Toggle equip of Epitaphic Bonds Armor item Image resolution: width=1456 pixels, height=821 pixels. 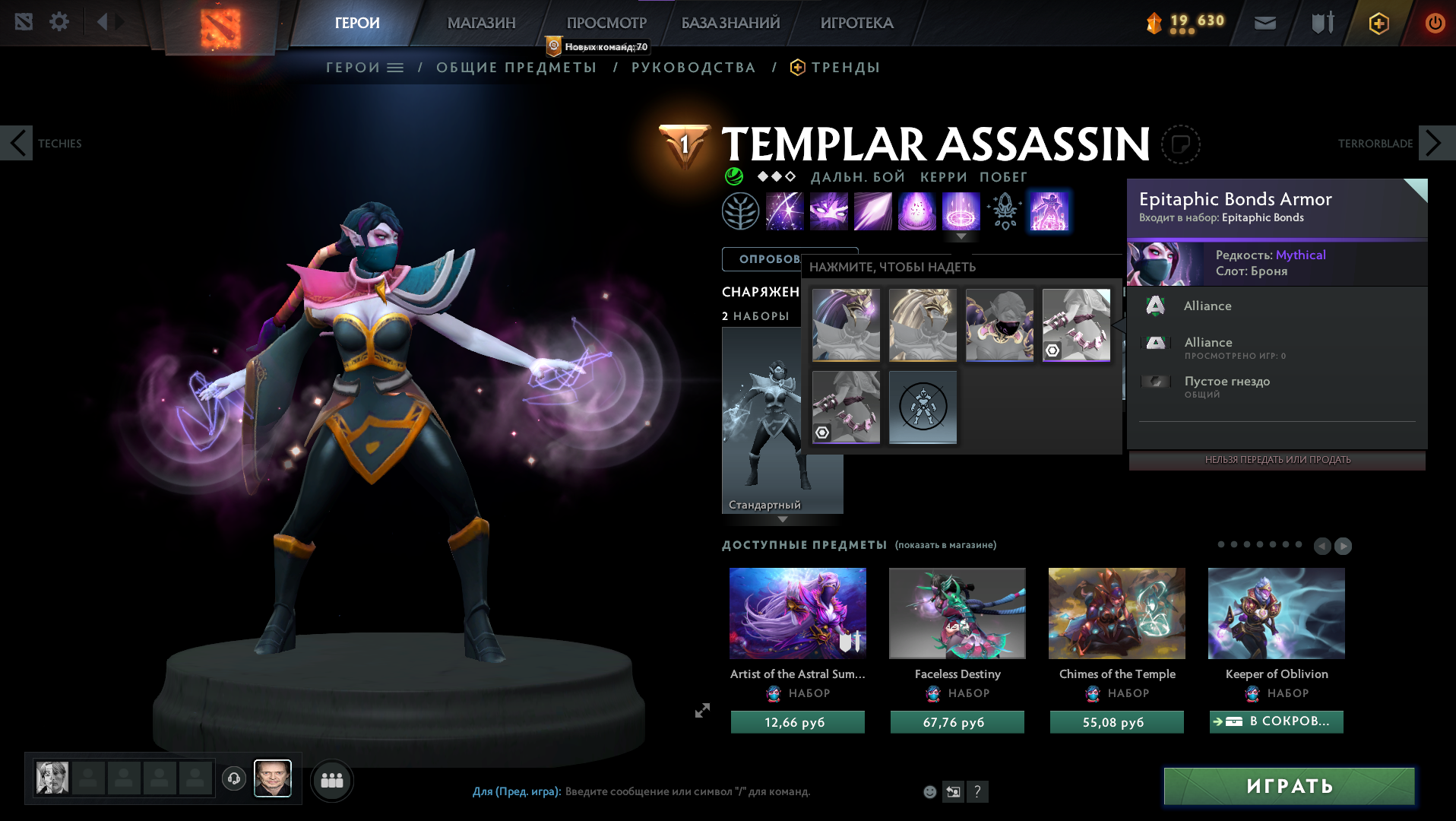click(x=1076, y=325)
